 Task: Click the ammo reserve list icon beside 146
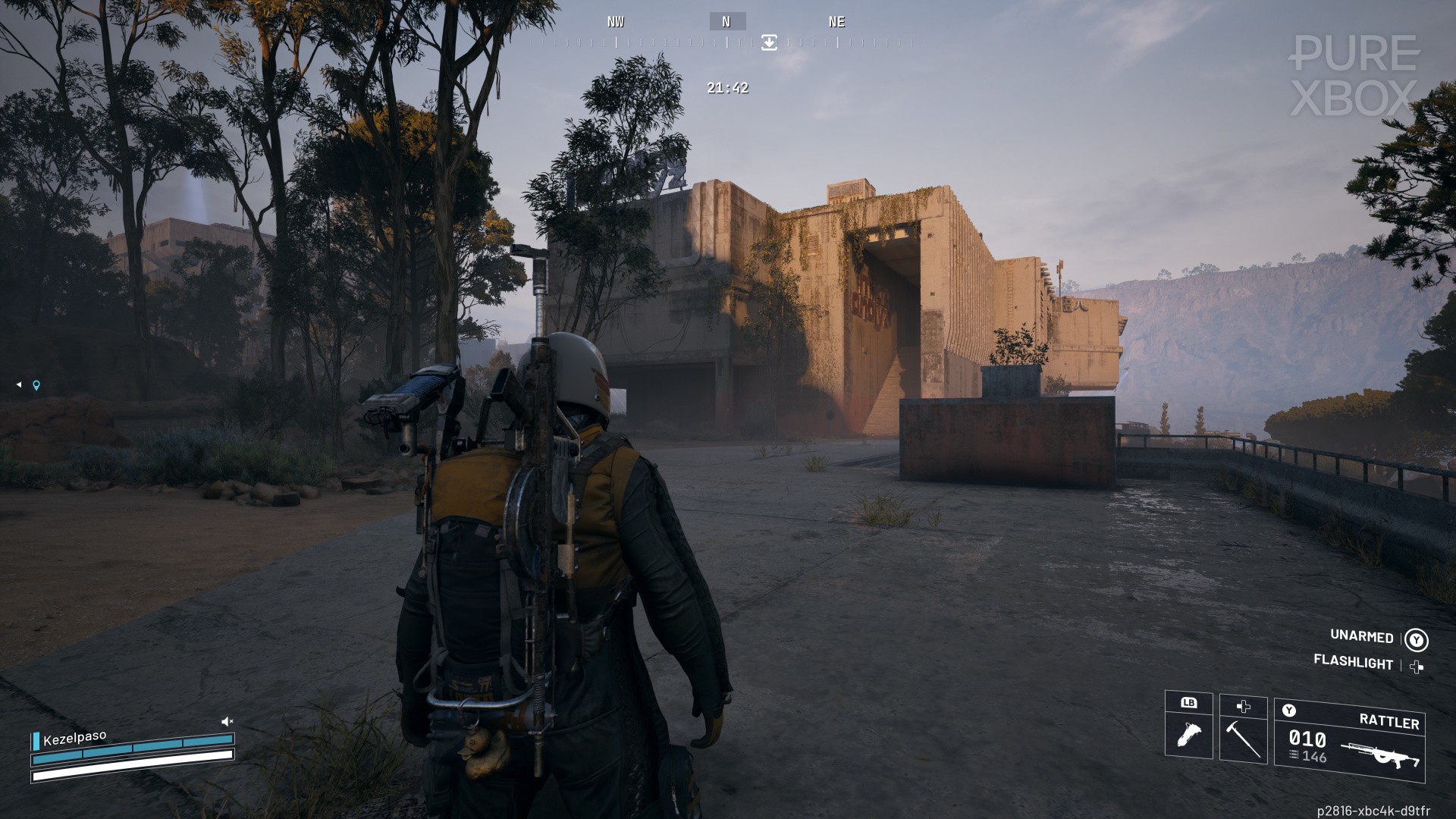(1294, 755)
